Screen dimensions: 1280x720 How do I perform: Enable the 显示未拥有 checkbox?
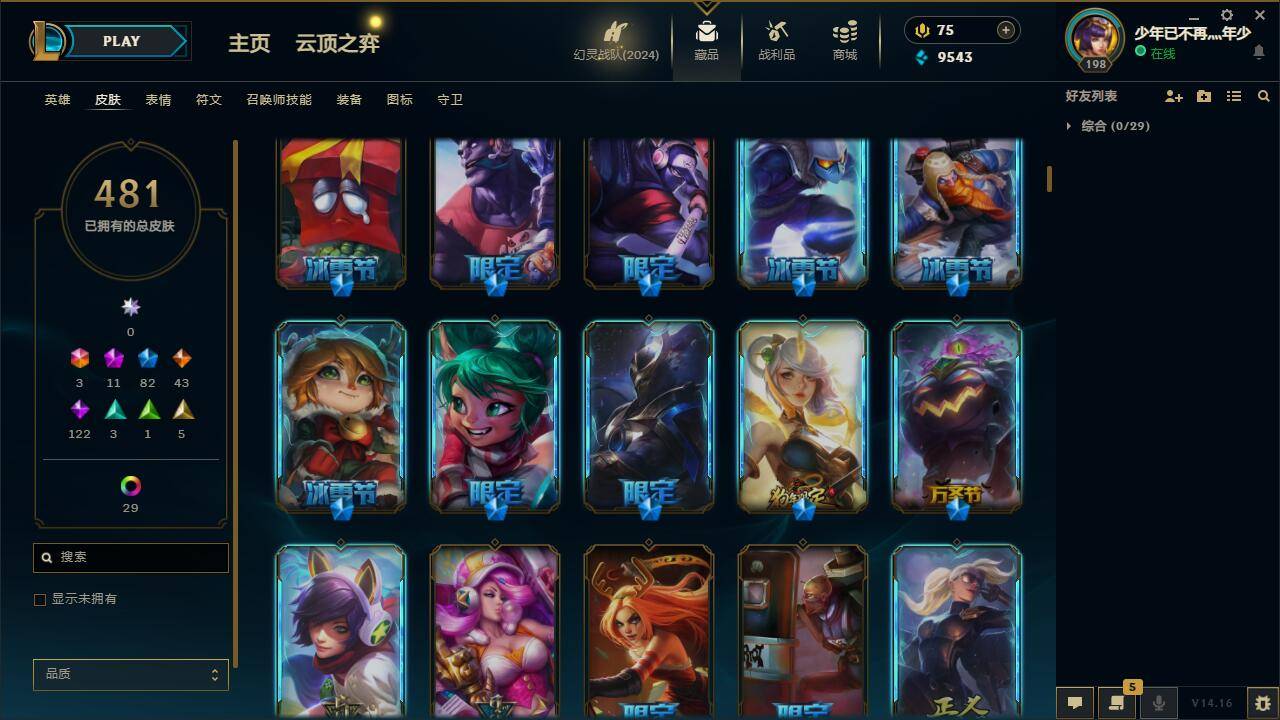pyautogui.click(x=40, y=599)
